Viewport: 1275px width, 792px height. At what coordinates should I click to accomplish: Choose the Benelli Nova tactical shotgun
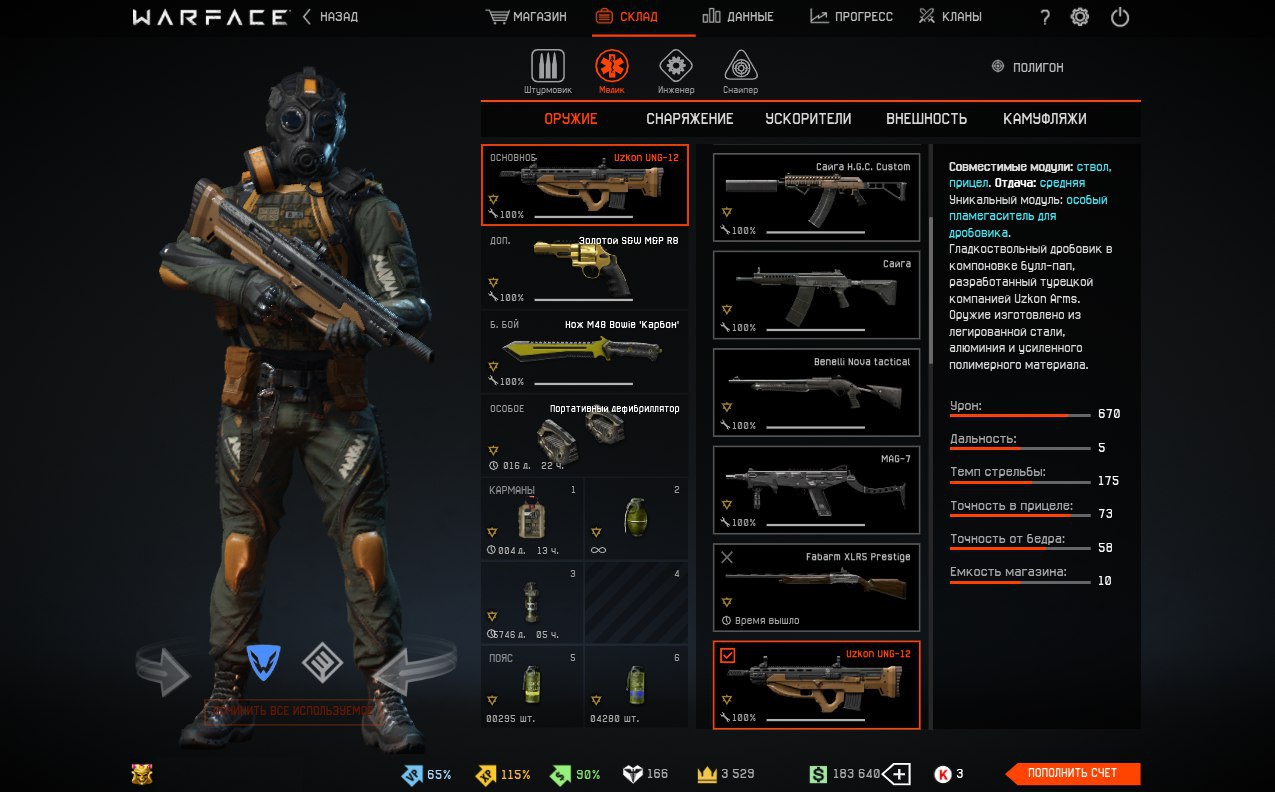pyautogui.click(x=816, y=393)
